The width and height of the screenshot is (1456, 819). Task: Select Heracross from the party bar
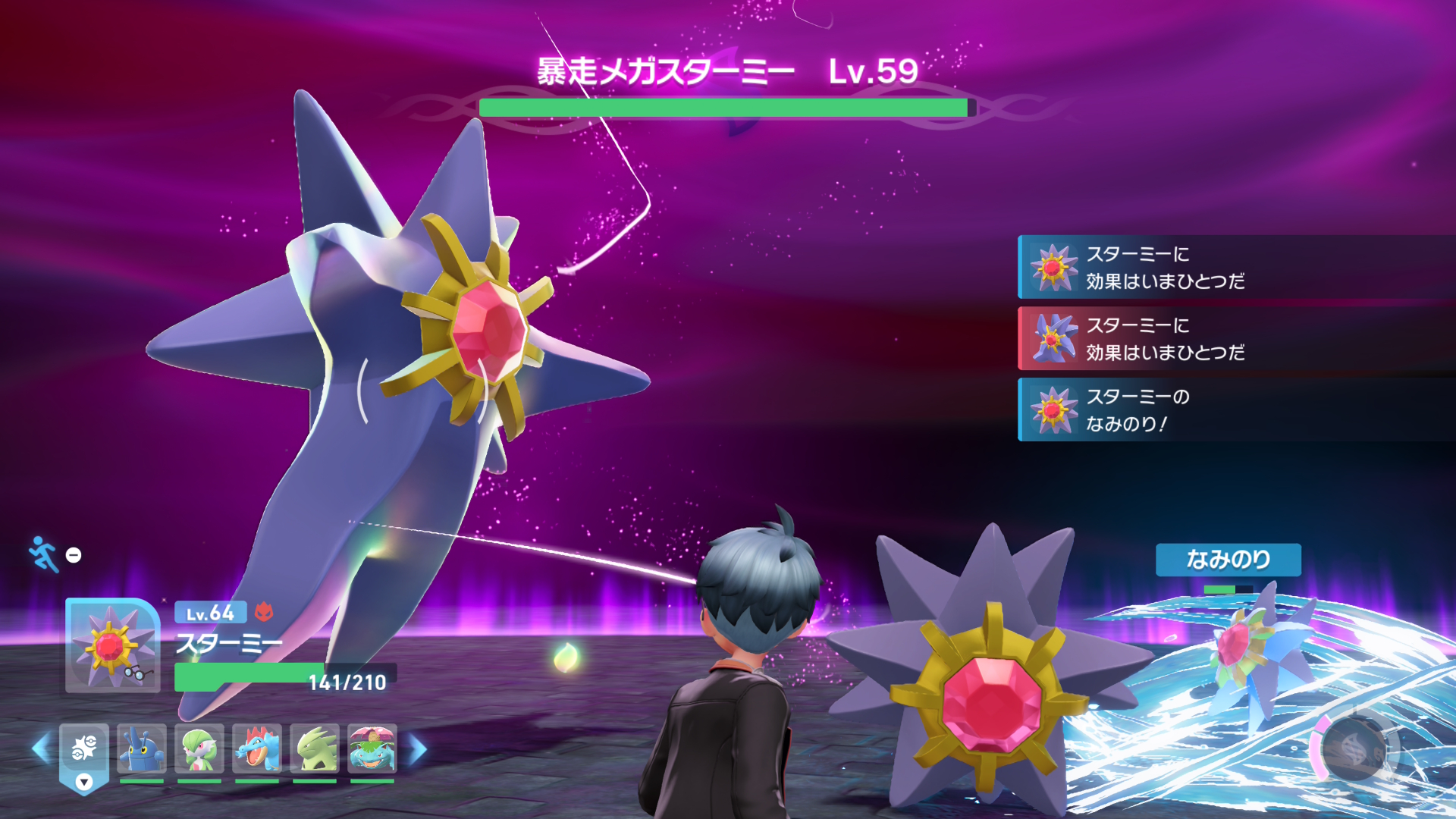(x=142, y=748)
